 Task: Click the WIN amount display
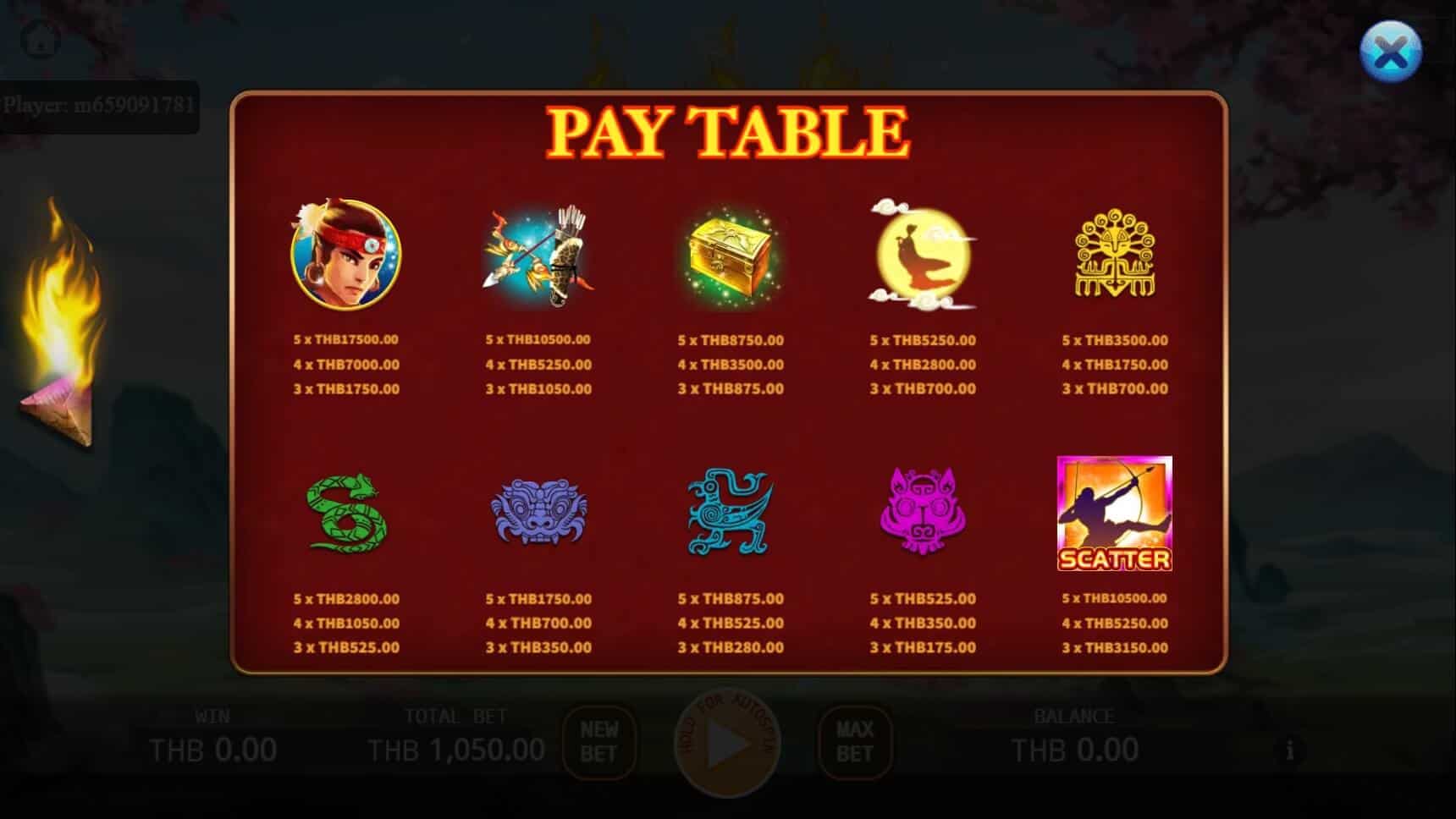pyautogui.click(x=212, y=748)
